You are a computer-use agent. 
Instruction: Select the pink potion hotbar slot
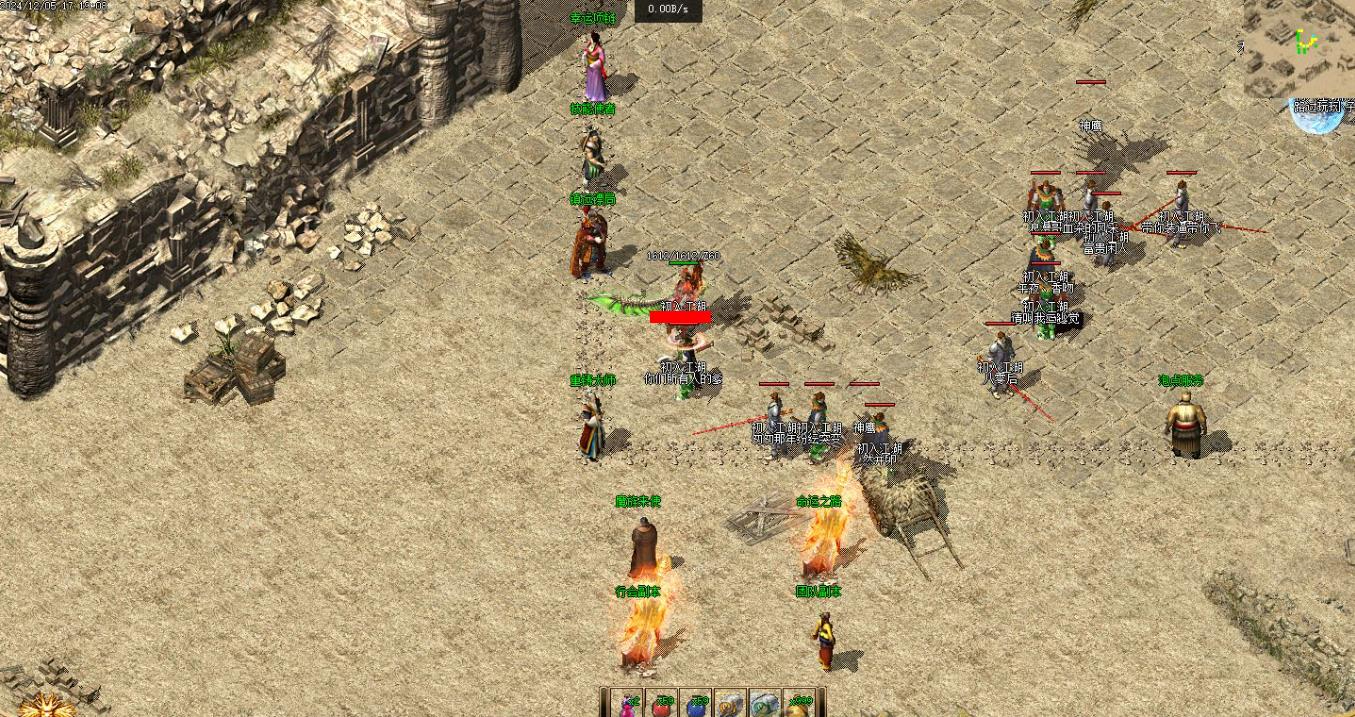click(629, 704)
